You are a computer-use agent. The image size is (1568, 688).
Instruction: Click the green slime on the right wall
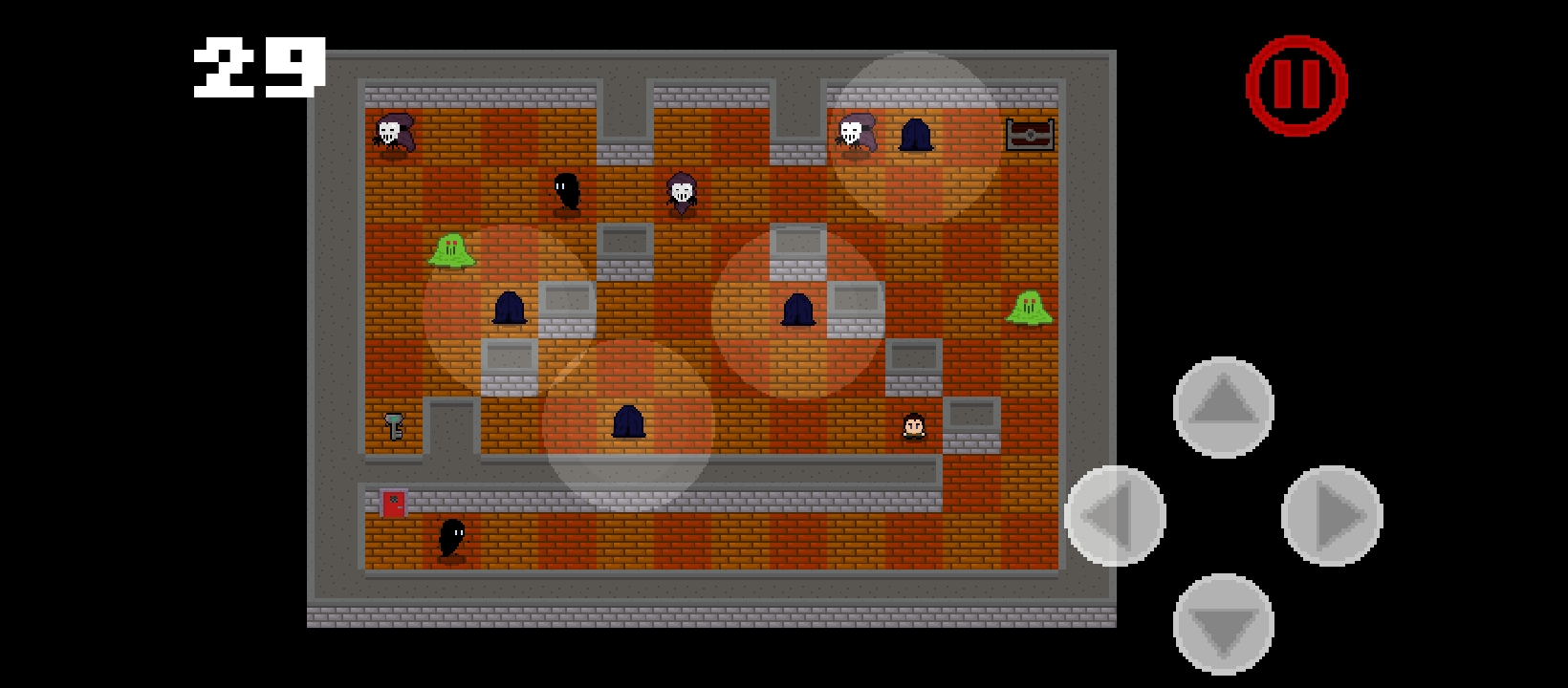1029,306
